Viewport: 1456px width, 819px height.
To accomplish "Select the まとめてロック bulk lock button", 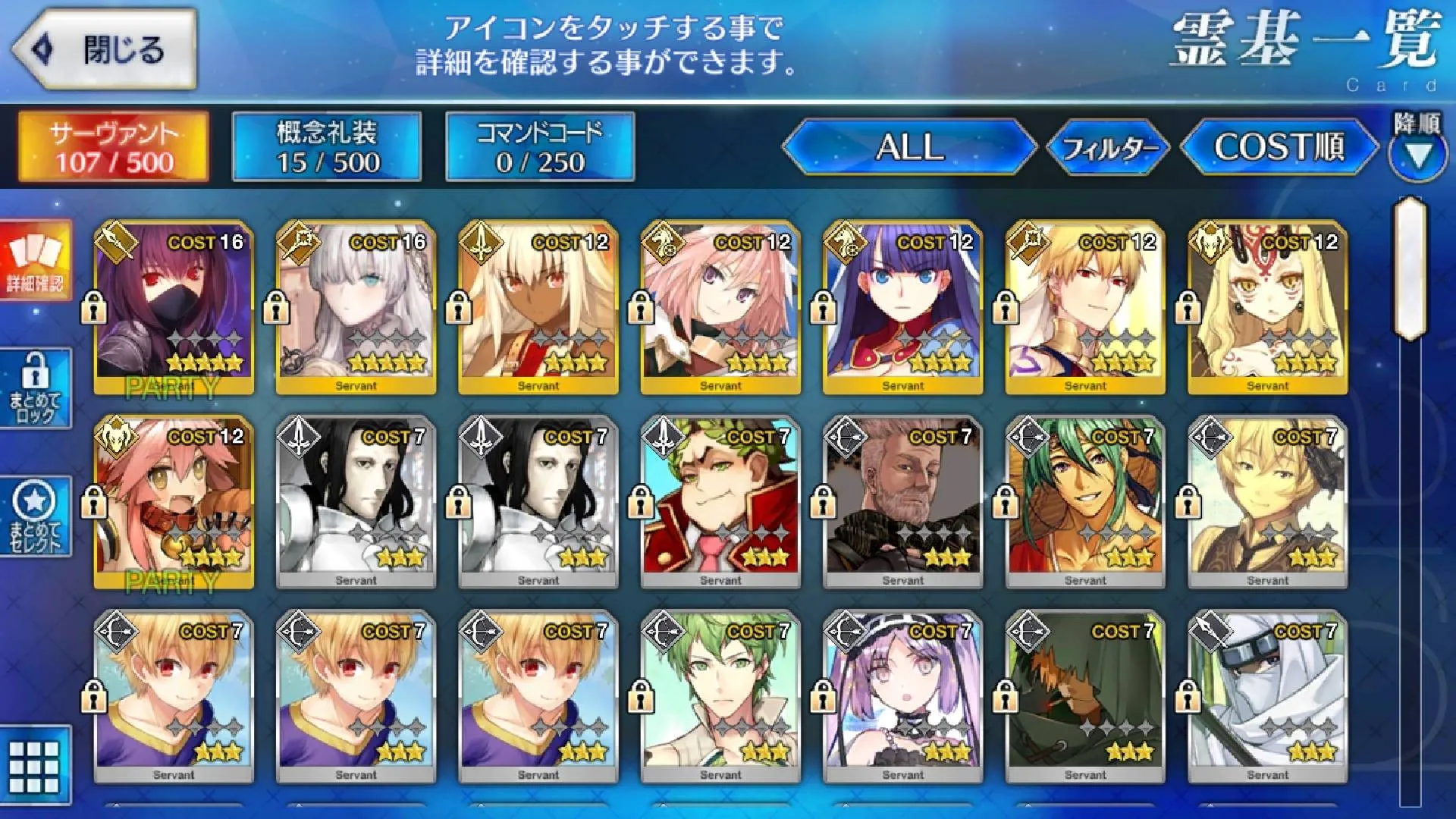I will [x=35, y=388].
